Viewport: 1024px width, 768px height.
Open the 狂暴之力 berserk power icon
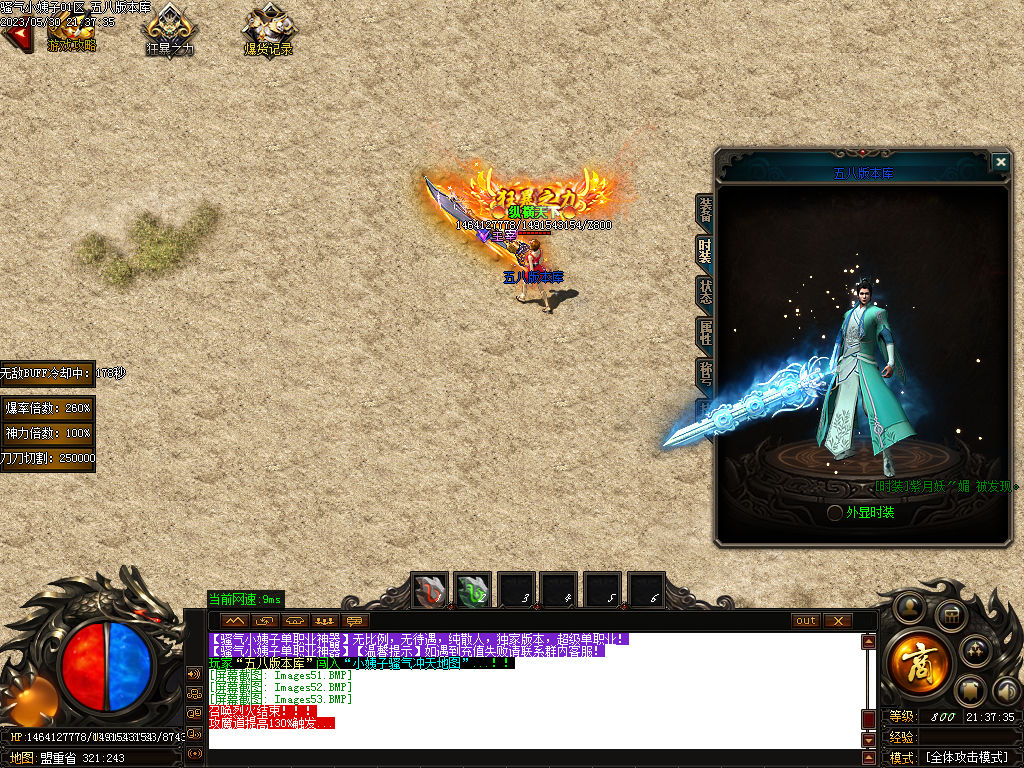tap(170, 33)
